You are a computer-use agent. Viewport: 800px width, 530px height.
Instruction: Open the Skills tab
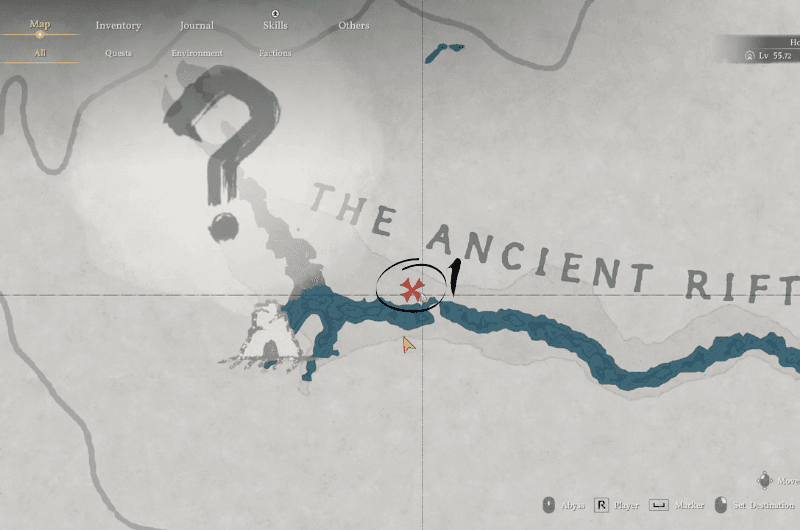click(275, 25)
